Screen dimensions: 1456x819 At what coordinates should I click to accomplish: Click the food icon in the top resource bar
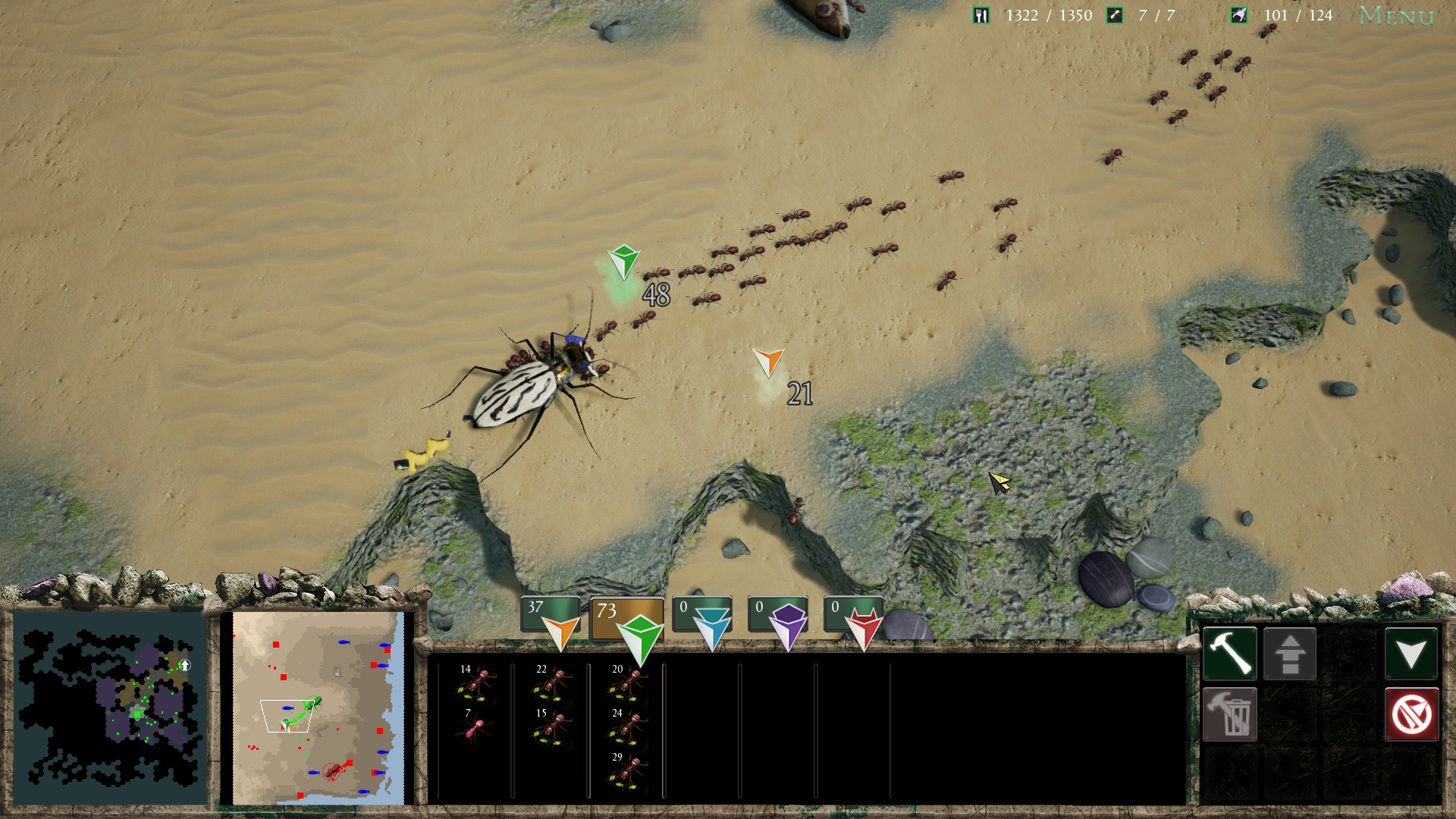pos(981,14)
